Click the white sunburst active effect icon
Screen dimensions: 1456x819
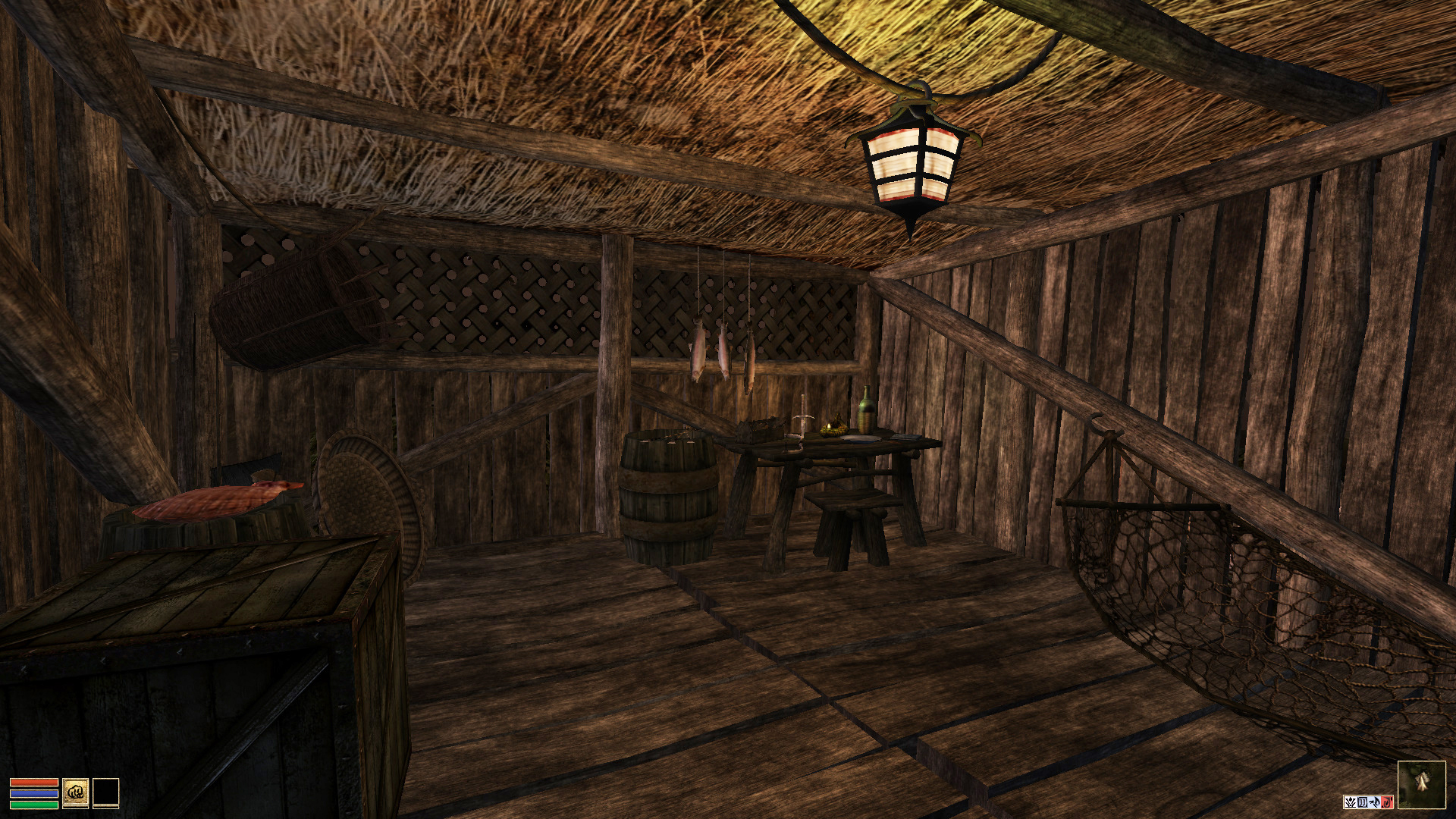1350,802
